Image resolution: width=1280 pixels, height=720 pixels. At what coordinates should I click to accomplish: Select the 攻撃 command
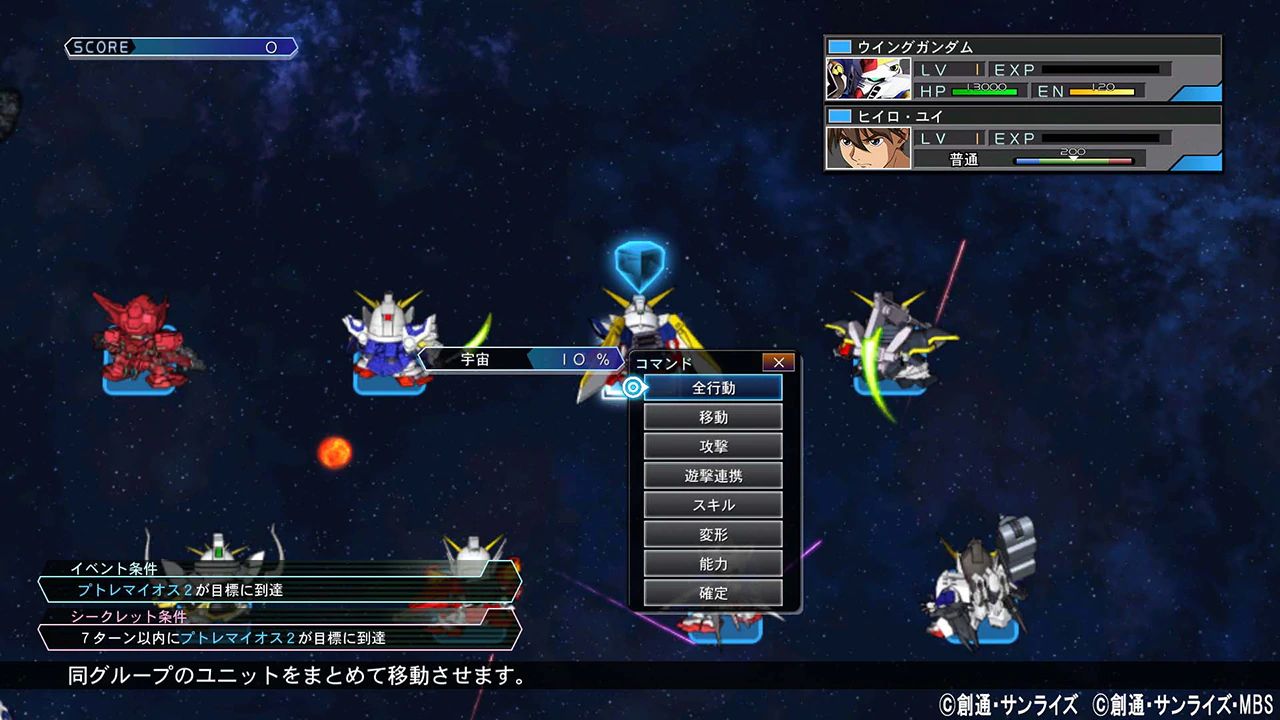tap(713, 446)
